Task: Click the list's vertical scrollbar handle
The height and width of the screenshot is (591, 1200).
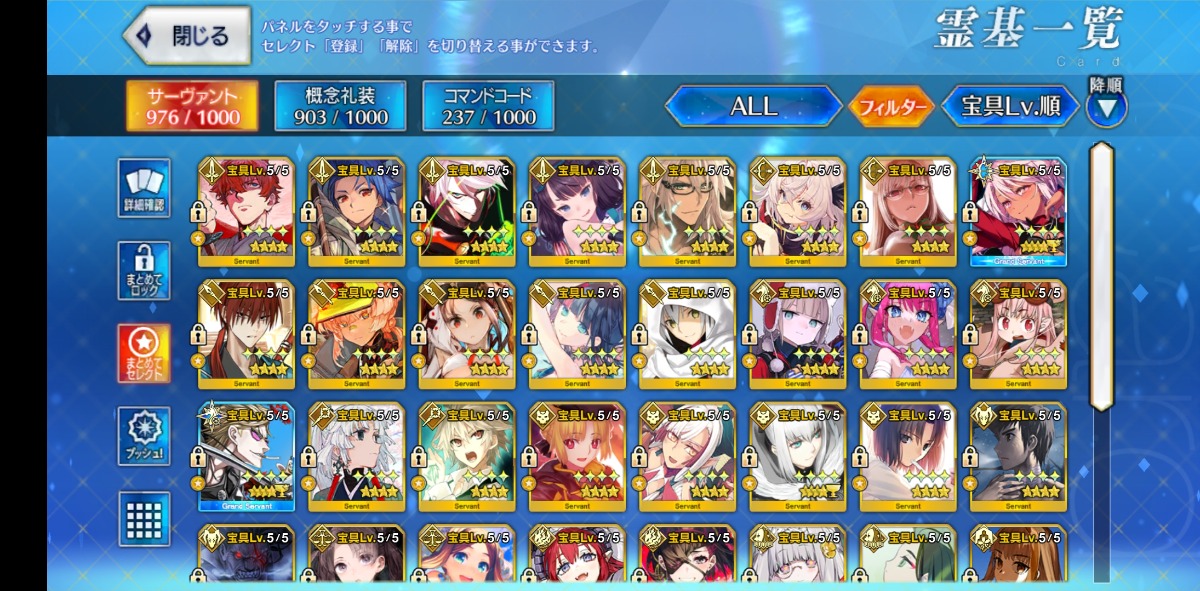Action: [1101, 275]
